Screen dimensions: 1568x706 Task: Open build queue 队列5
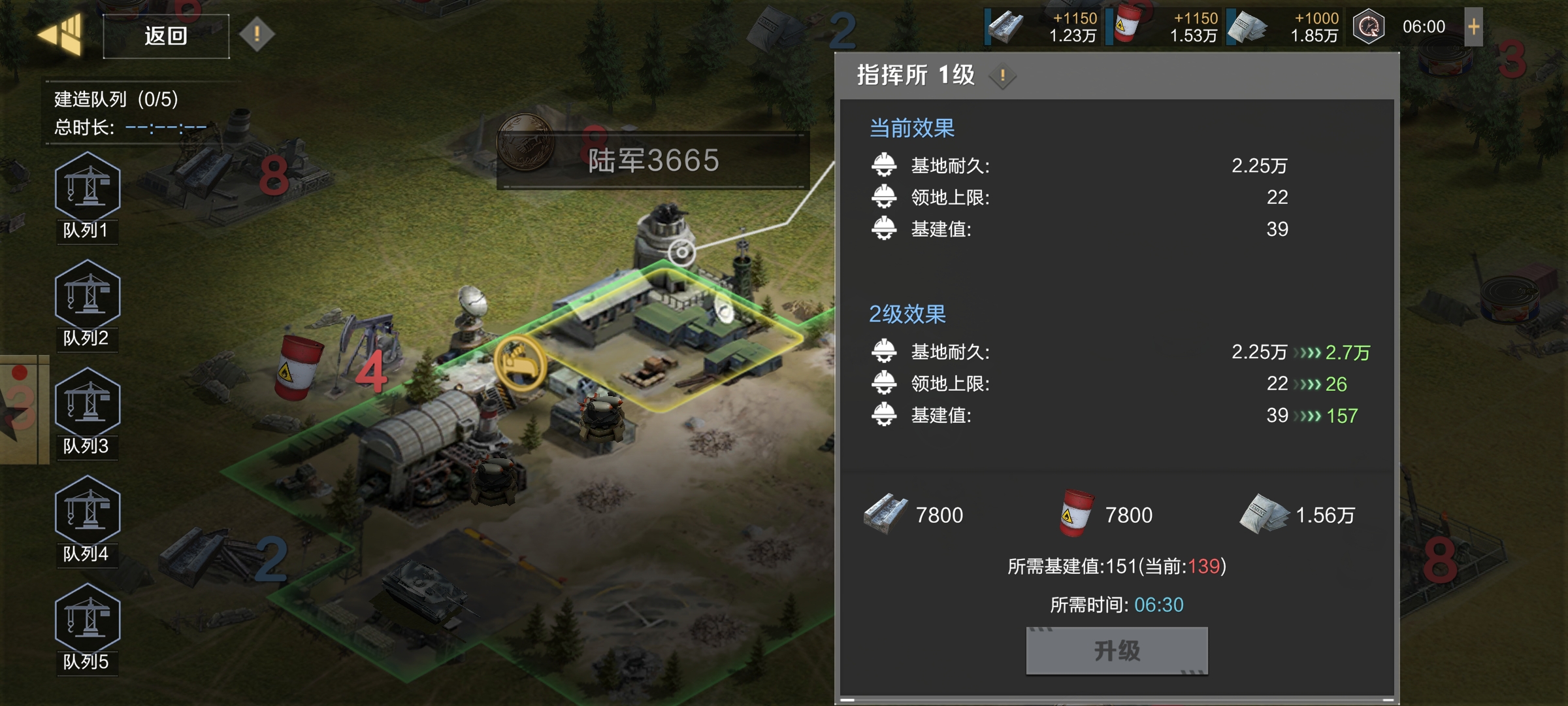click(87, 628)
